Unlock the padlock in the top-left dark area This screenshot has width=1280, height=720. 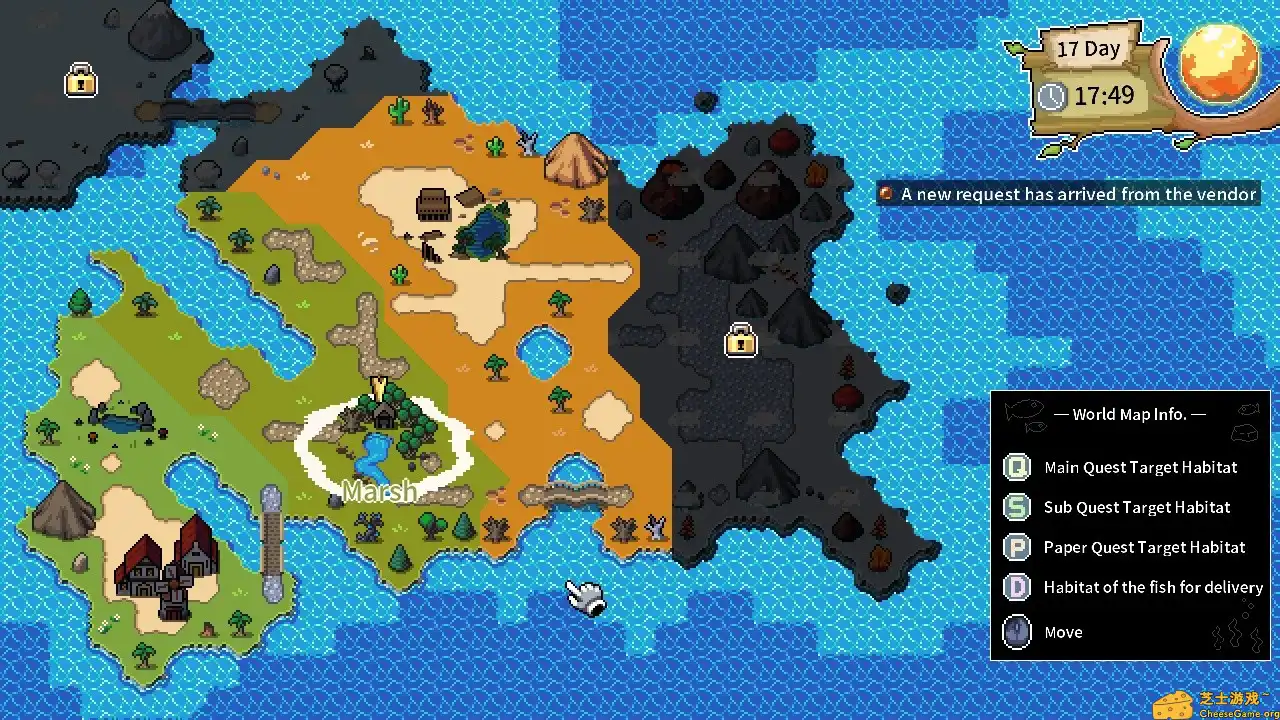point(80,81)
